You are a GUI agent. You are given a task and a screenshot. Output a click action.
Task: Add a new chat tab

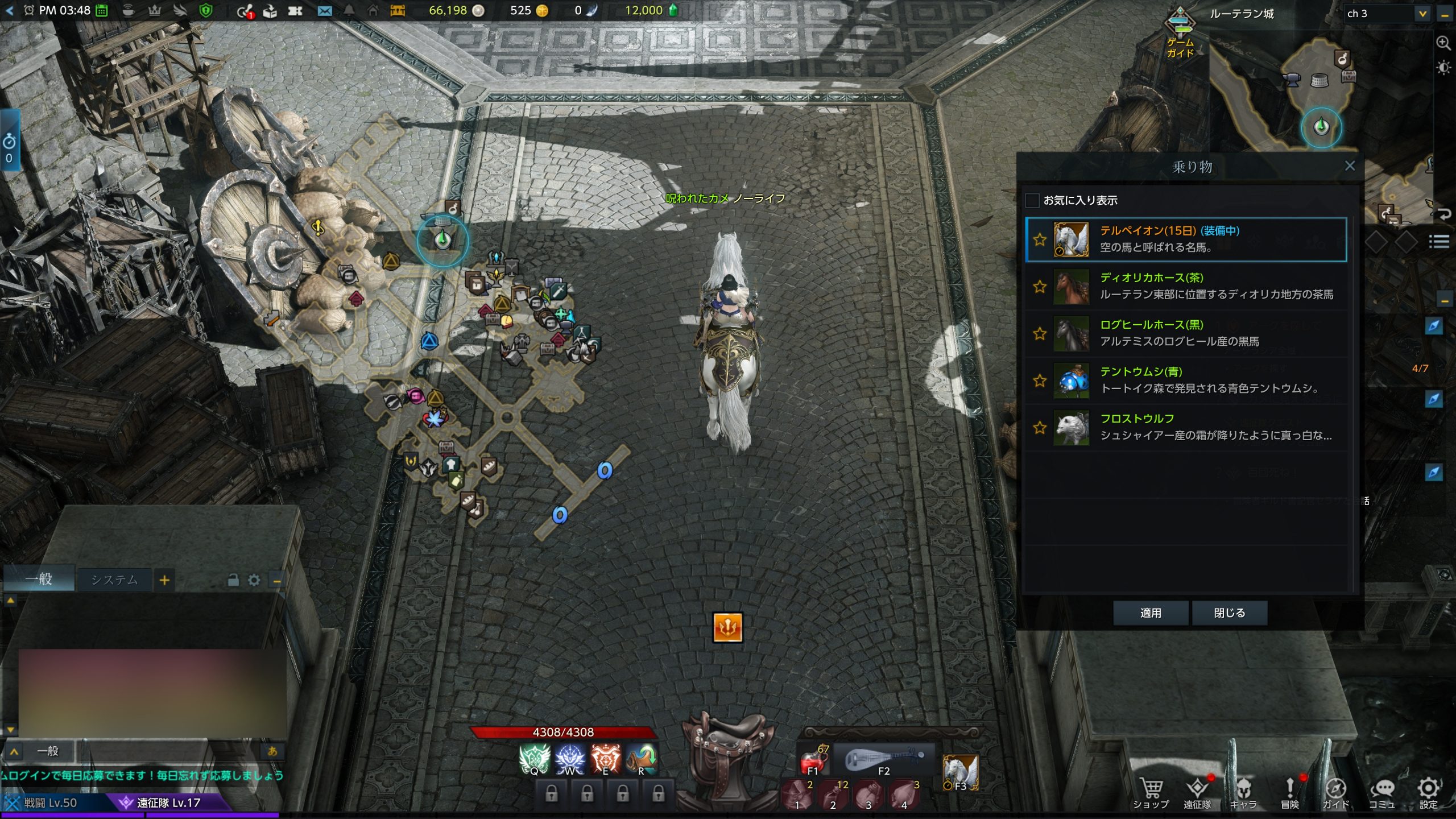pyautogui.click(x=164, y=580)
